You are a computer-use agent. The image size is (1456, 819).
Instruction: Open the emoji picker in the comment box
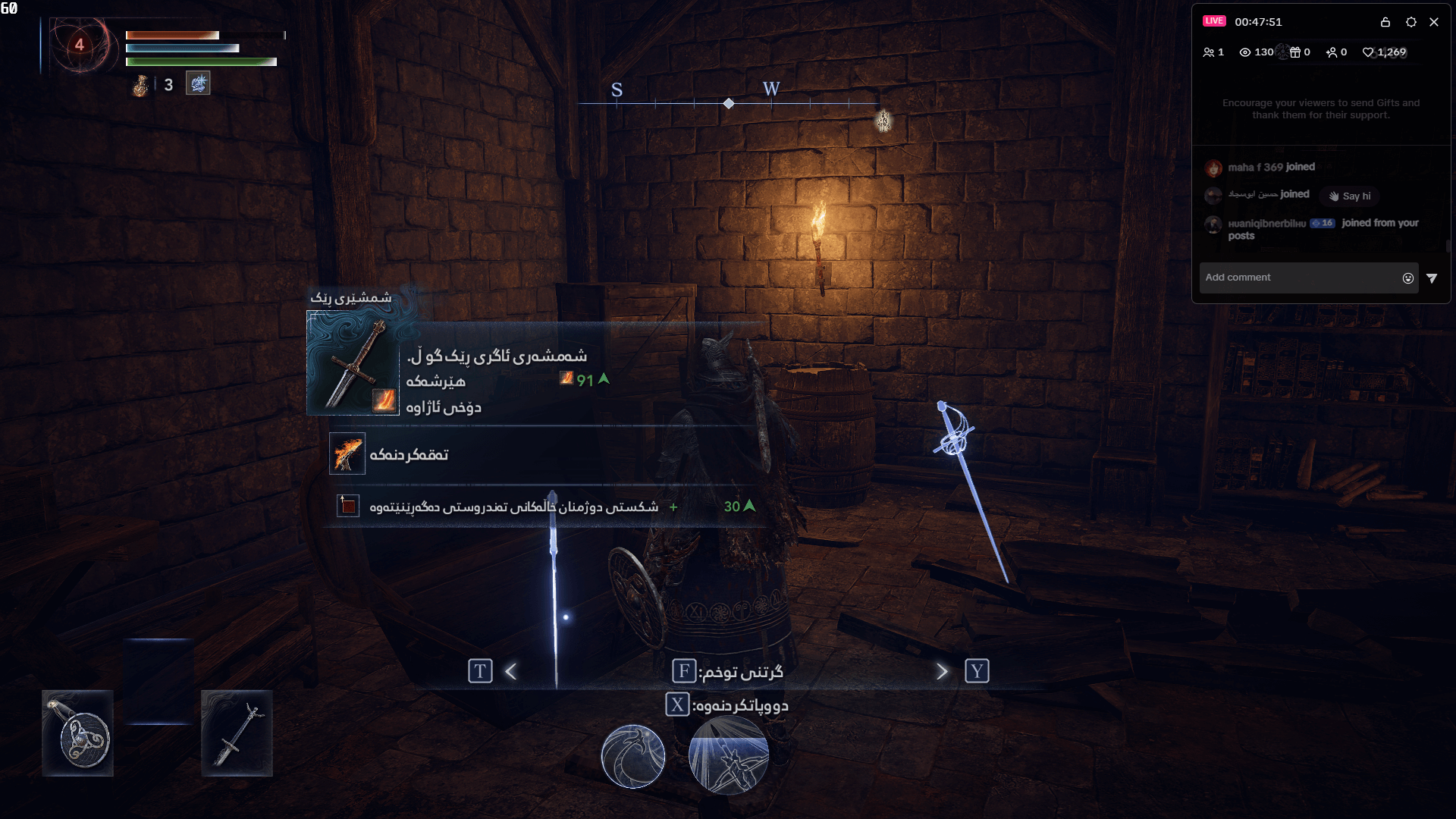point(1407,278)
